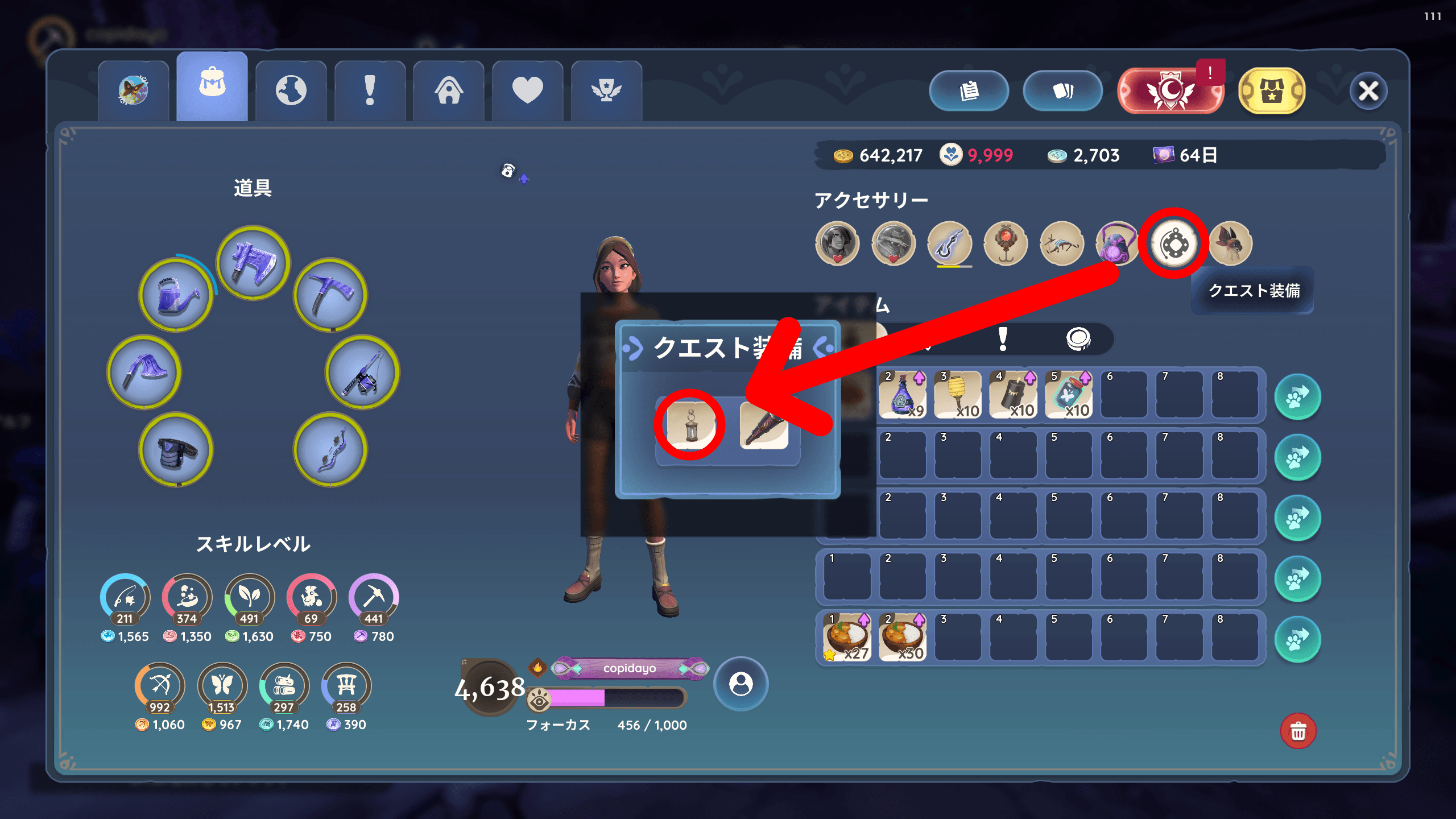Viewport: 1456px width, 819px height.
Task: Click the circled quest equipment accessory slot
Action: point(1174,244)
